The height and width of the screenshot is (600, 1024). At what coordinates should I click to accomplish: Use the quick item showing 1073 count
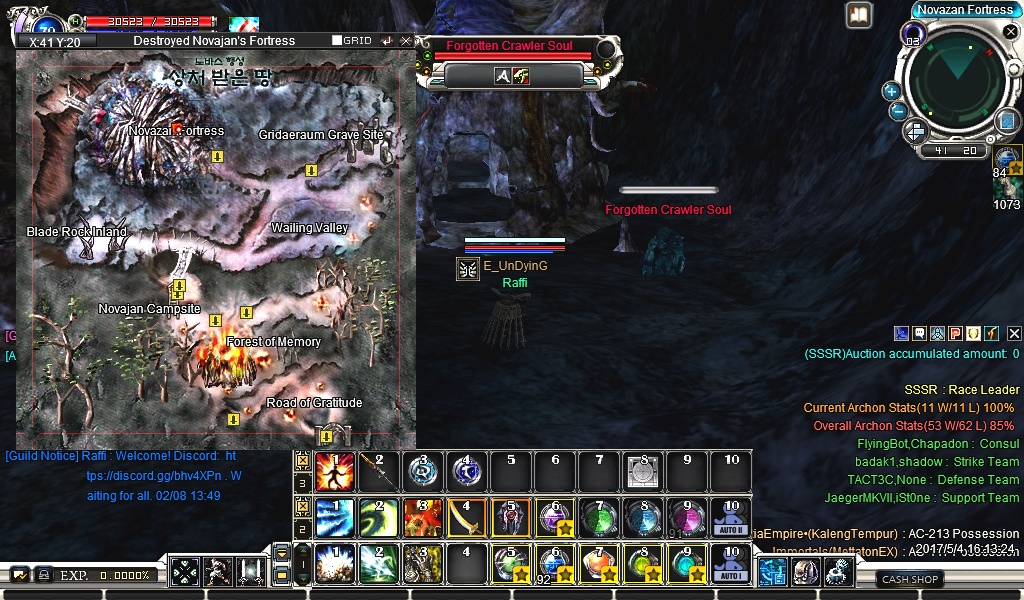(1007, 189)
